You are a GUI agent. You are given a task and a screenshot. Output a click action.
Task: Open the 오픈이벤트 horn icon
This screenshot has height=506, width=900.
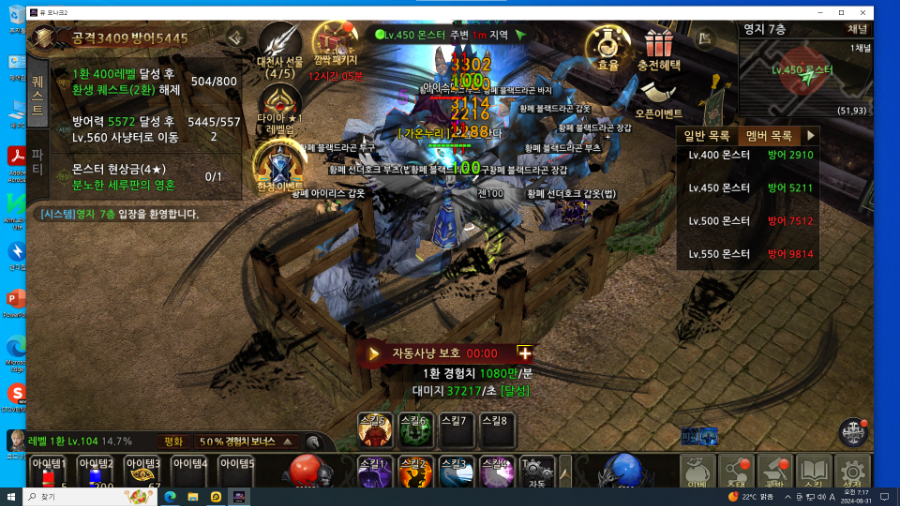pos(658,98)
